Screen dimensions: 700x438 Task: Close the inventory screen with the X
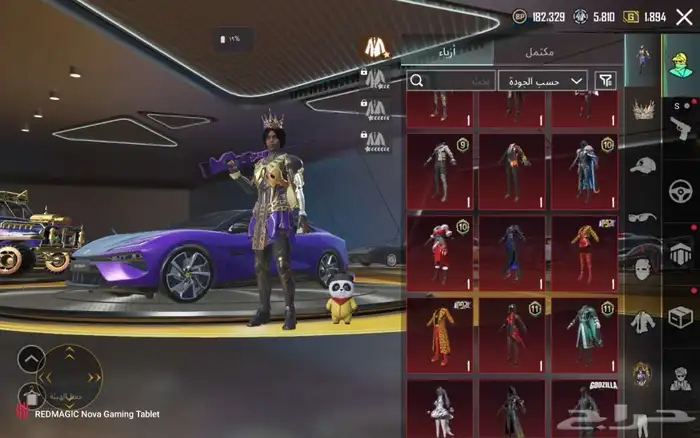[684, 16]
